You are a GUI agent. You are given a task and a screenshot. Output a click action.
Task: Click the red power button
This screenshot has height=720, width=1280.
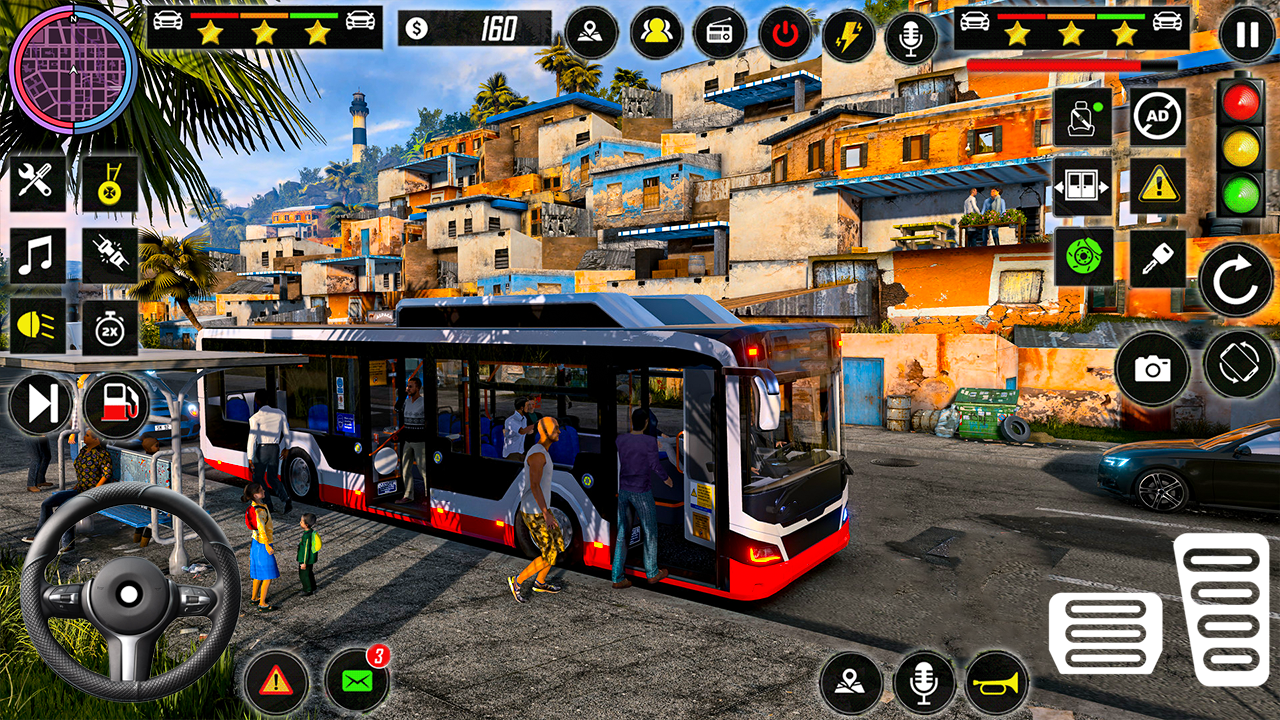(x=785, y=34)
